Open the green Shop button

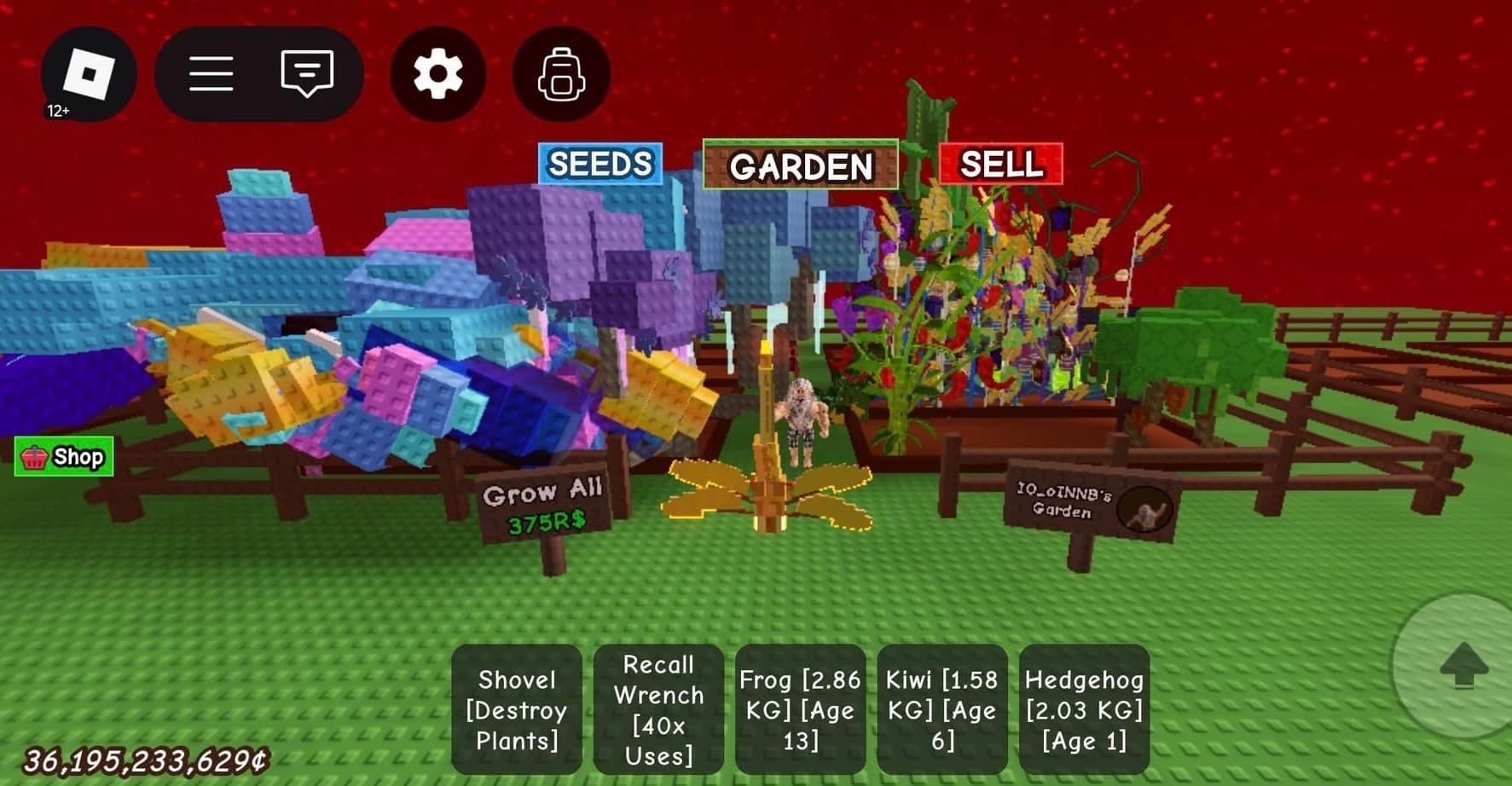click(x=64, y=457)
